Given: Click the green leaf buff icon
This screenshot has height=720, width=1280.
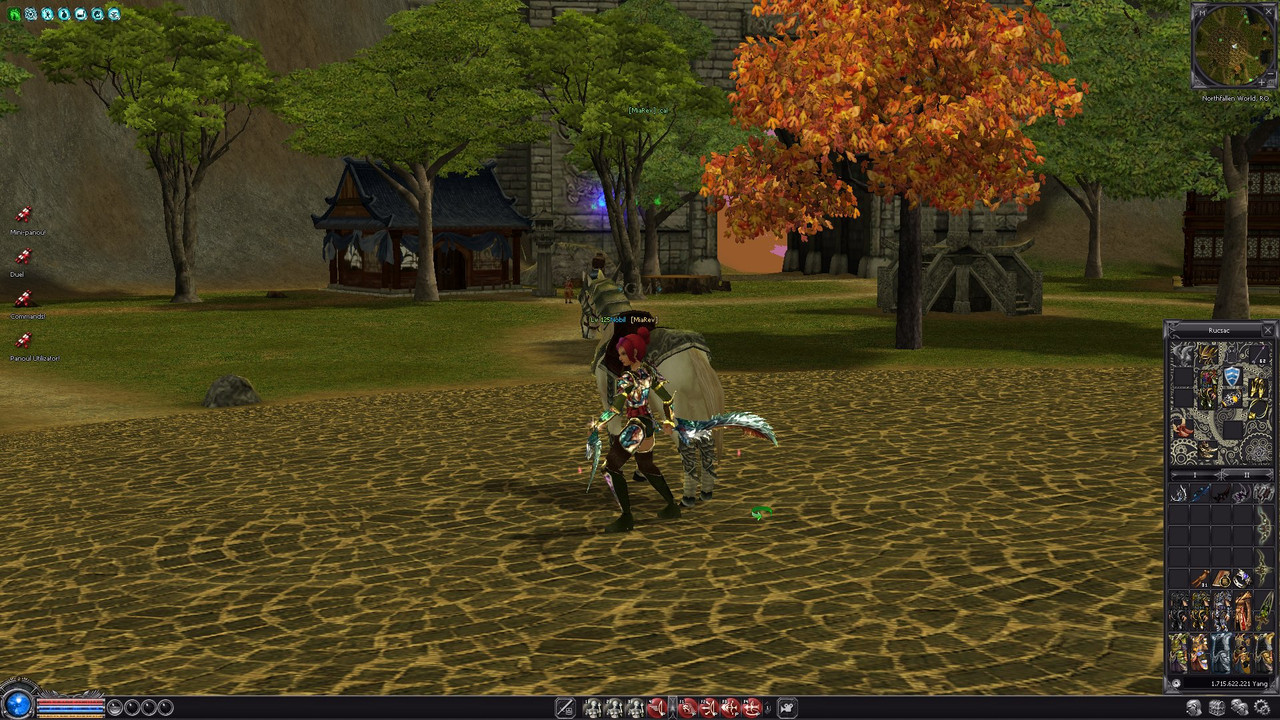Looking at the screenshot, I should pyautogui.click(x=14, y=14).
